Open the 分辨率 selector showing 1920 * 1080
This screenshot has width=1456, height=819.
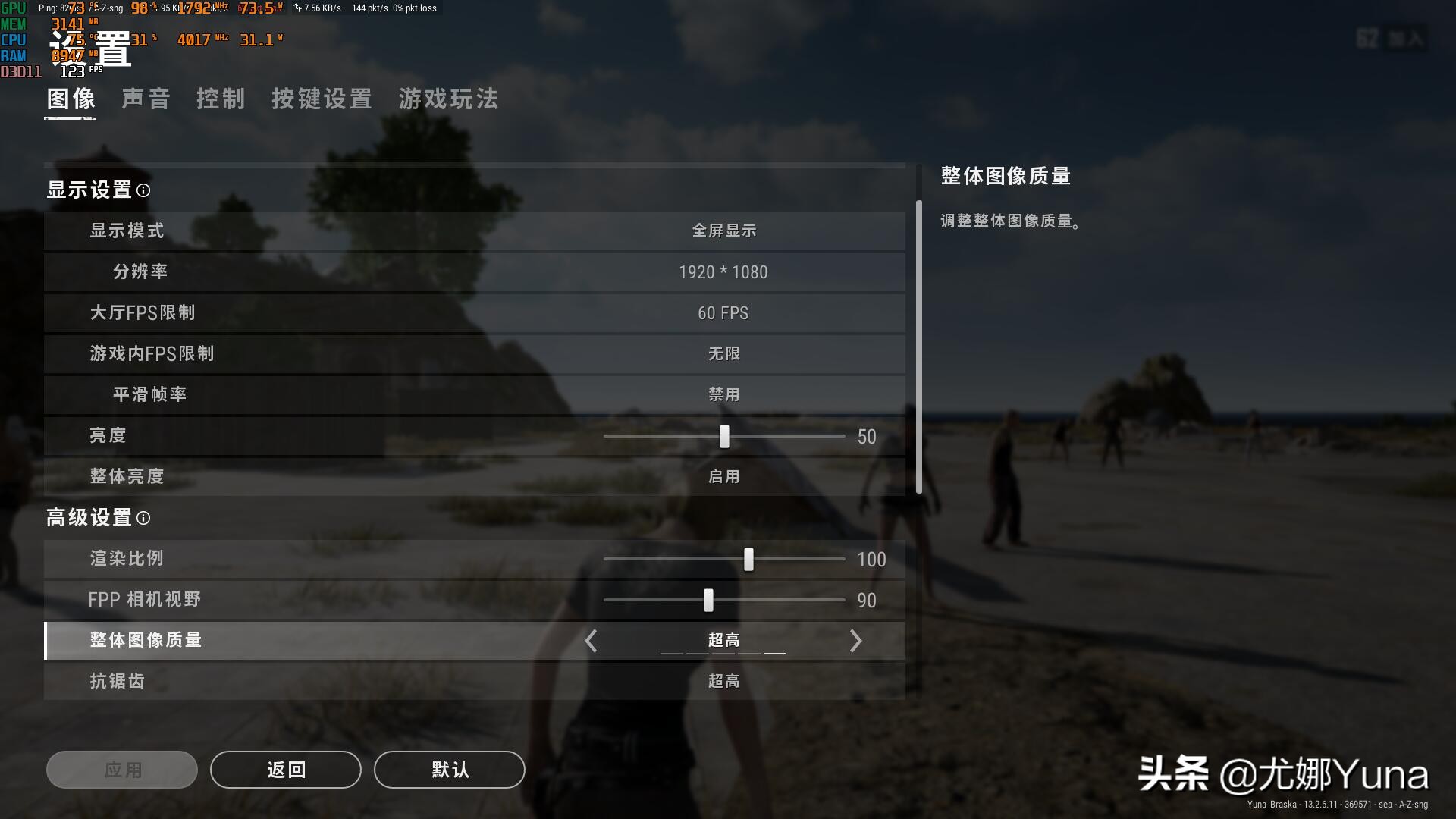pyautogui.click(x=723, y=272)
